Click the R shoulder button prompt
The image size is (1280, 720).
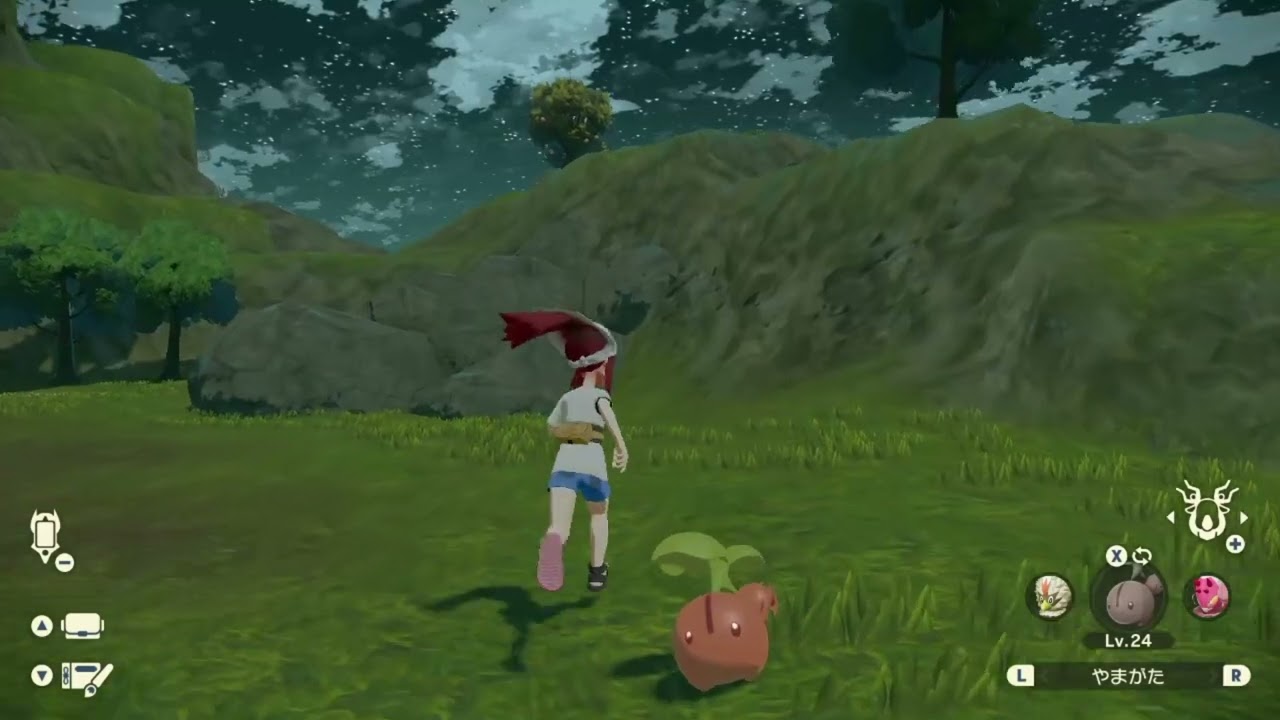tap(1237, 676)
